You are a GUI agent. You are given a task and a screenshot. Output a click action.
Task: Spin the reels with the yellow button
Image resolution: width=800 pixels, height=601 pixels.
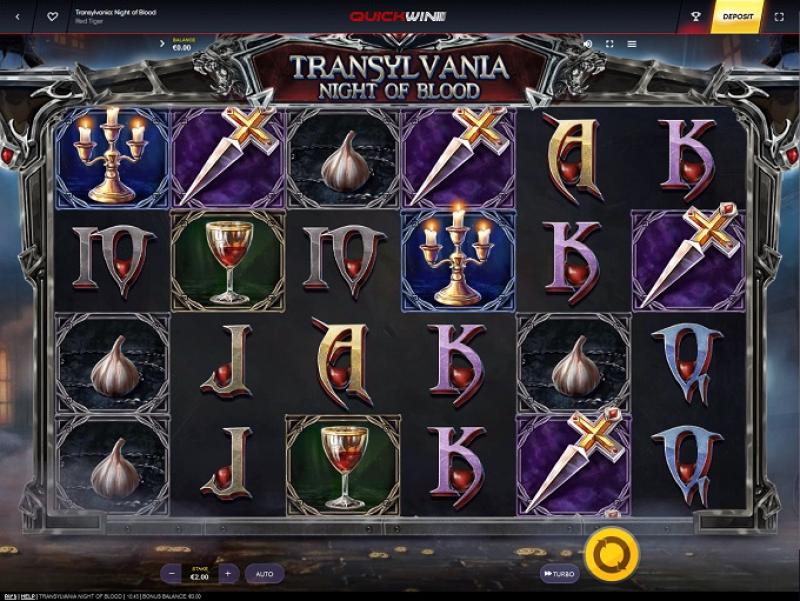pos(604,551)
